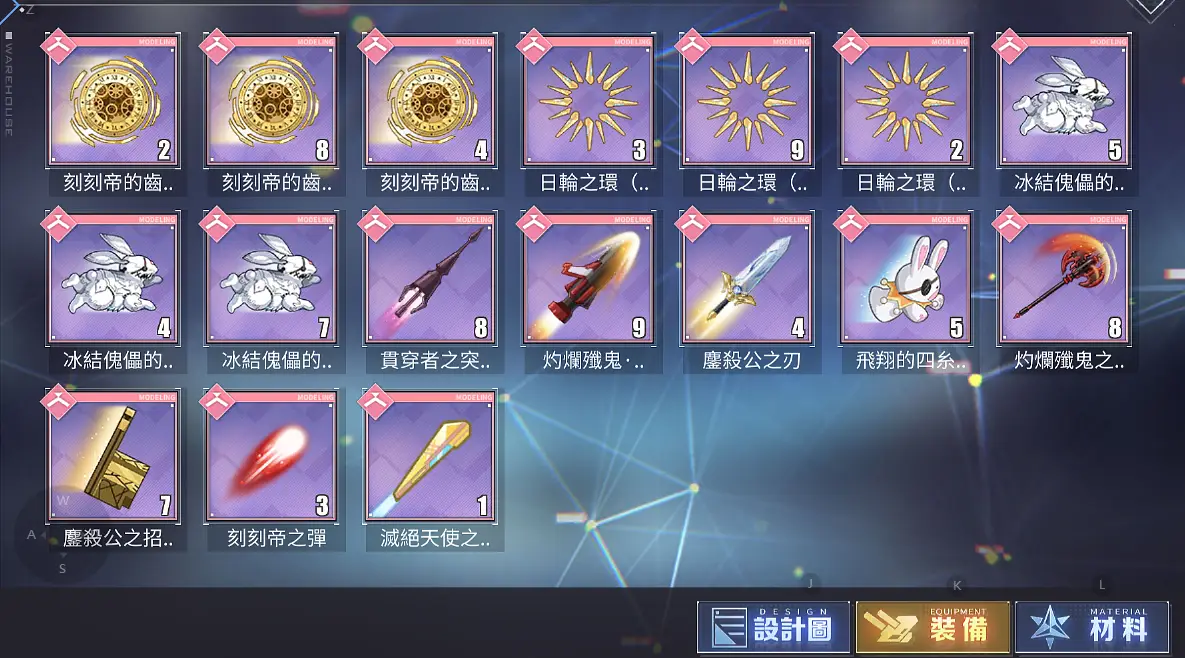Image resolution: width=1185 pixels, height=658 pixels.
Task: Switch to the 裝備 (Equipment) tab
Action: coord(932,627)
